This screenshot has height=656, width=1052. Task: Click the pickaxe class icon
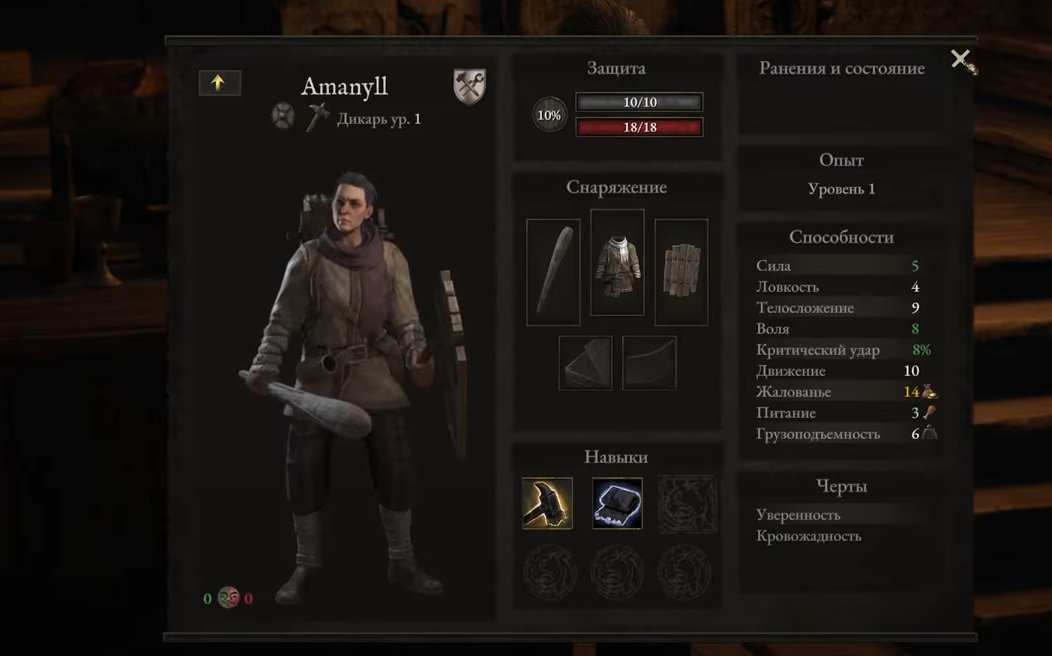(x=318, y=117)
